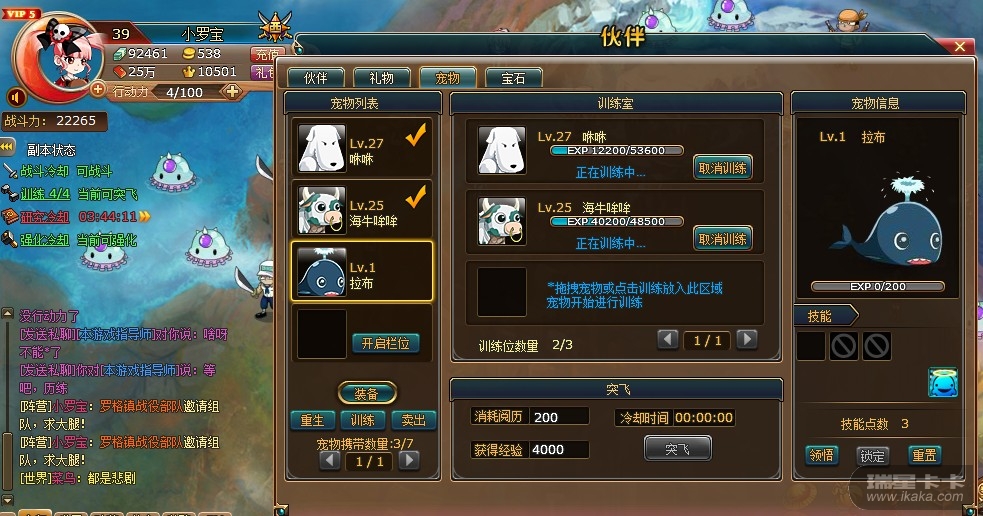Start training with the 训练 button
This screenshot has height=516, width=983.
(x=362, y=420)
